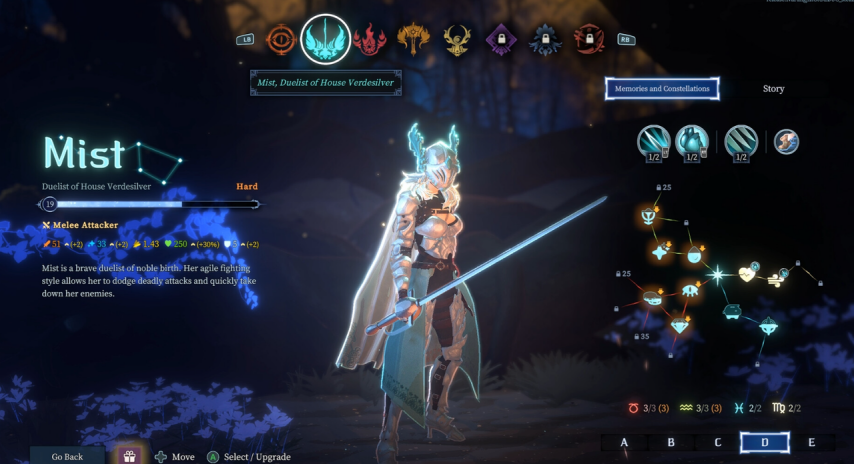Select the eye constellation node
The image size is (854, 464).
(690, 290)
